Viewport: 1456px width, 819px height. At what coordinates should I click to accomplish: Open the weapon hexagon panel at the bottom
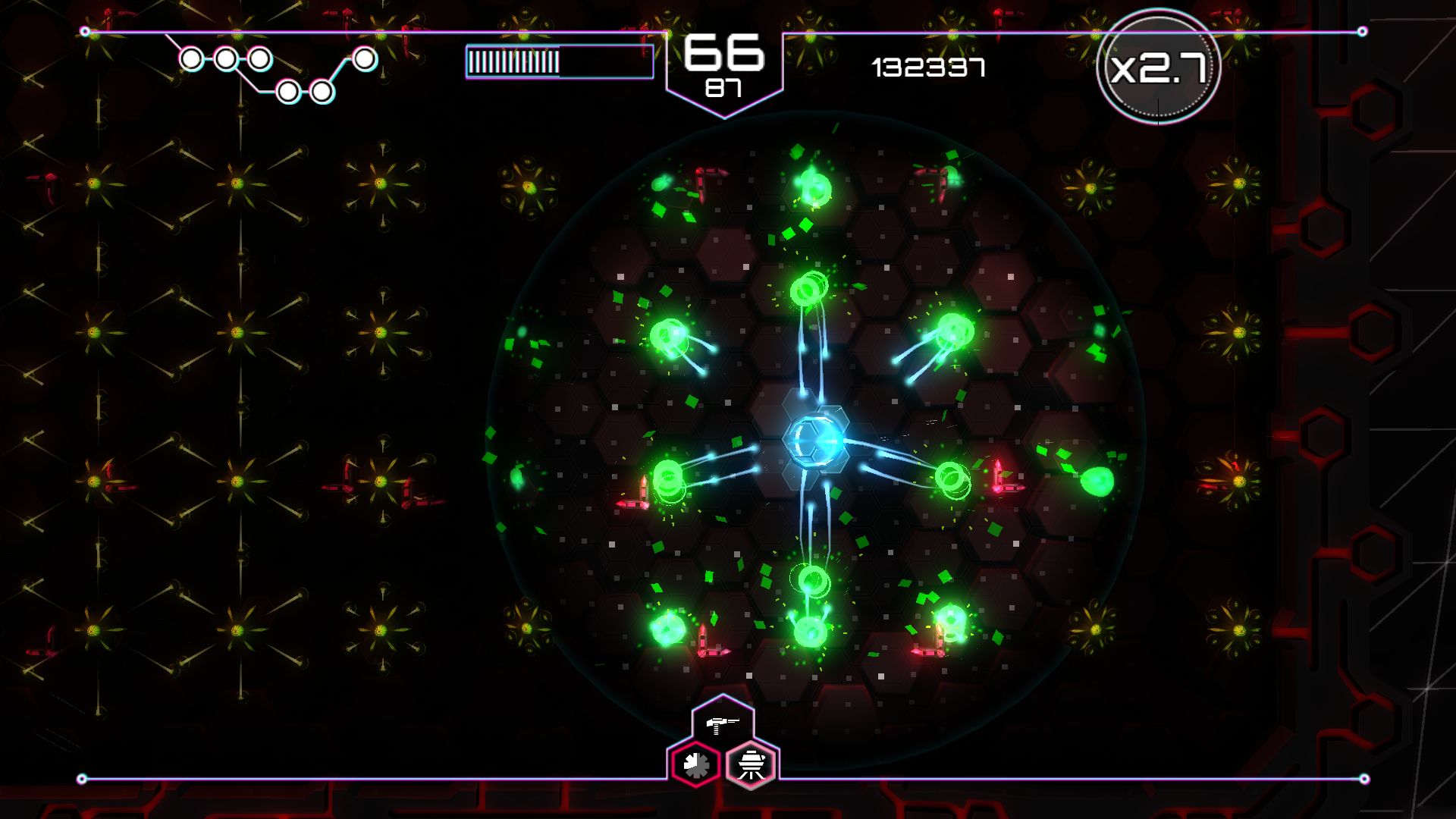(724, 739)
